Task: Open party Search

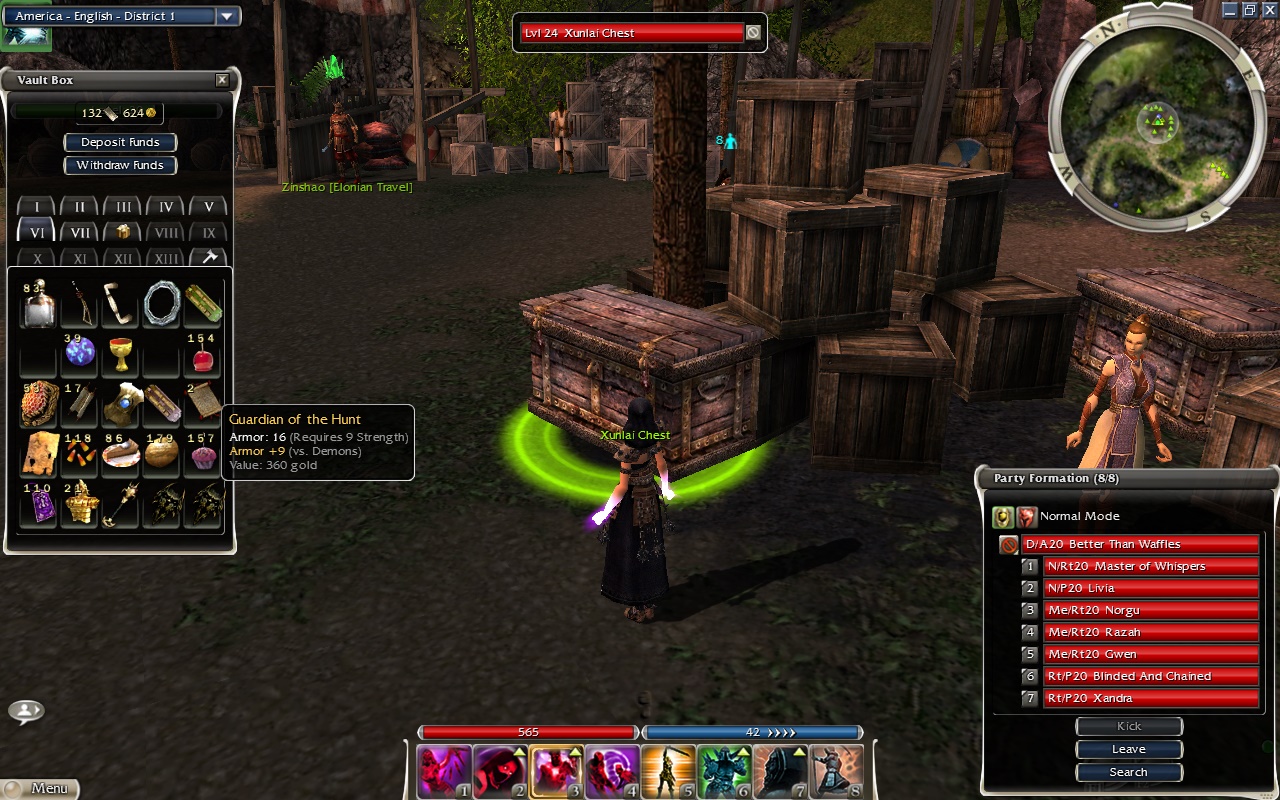Action: (1129, 772)
